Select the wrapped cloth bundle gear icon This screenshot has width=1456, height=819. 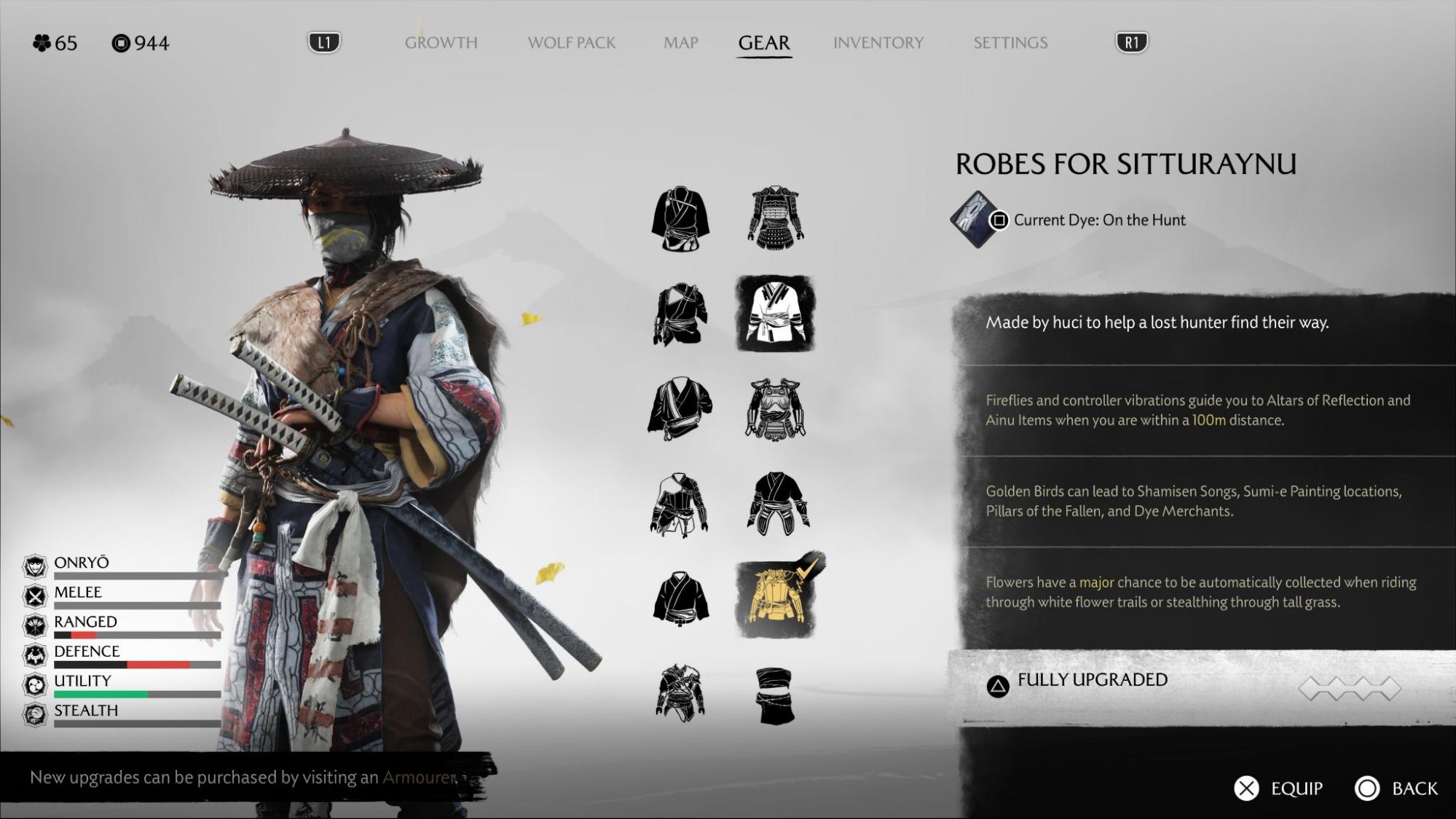(775, 695)
